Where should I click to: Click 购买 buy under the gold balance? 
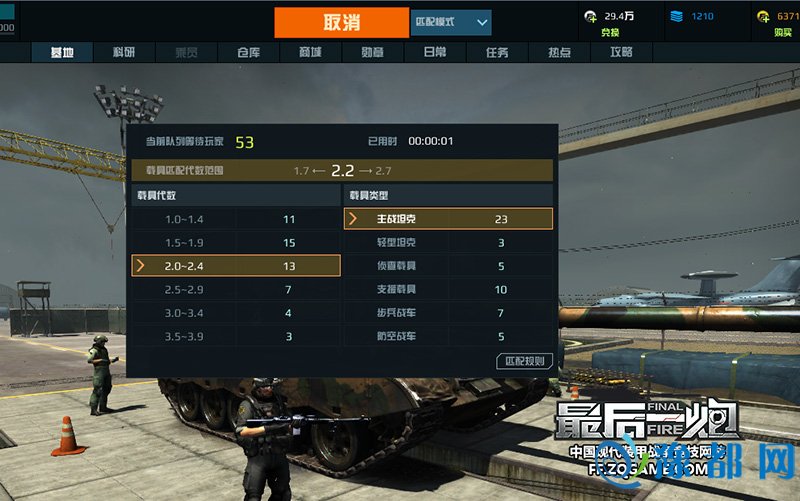[x=782, y=32]
